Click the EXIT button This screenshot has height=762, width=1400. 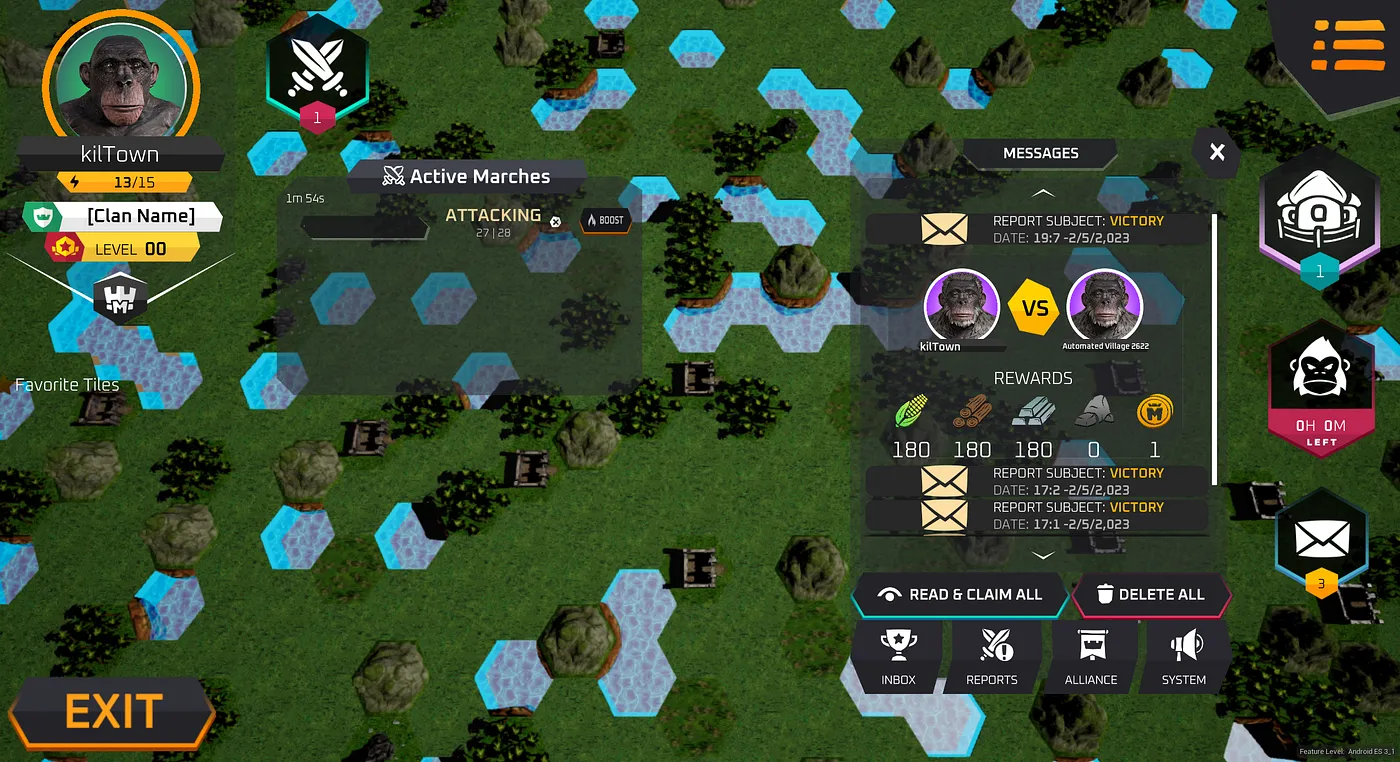(112, 712)
